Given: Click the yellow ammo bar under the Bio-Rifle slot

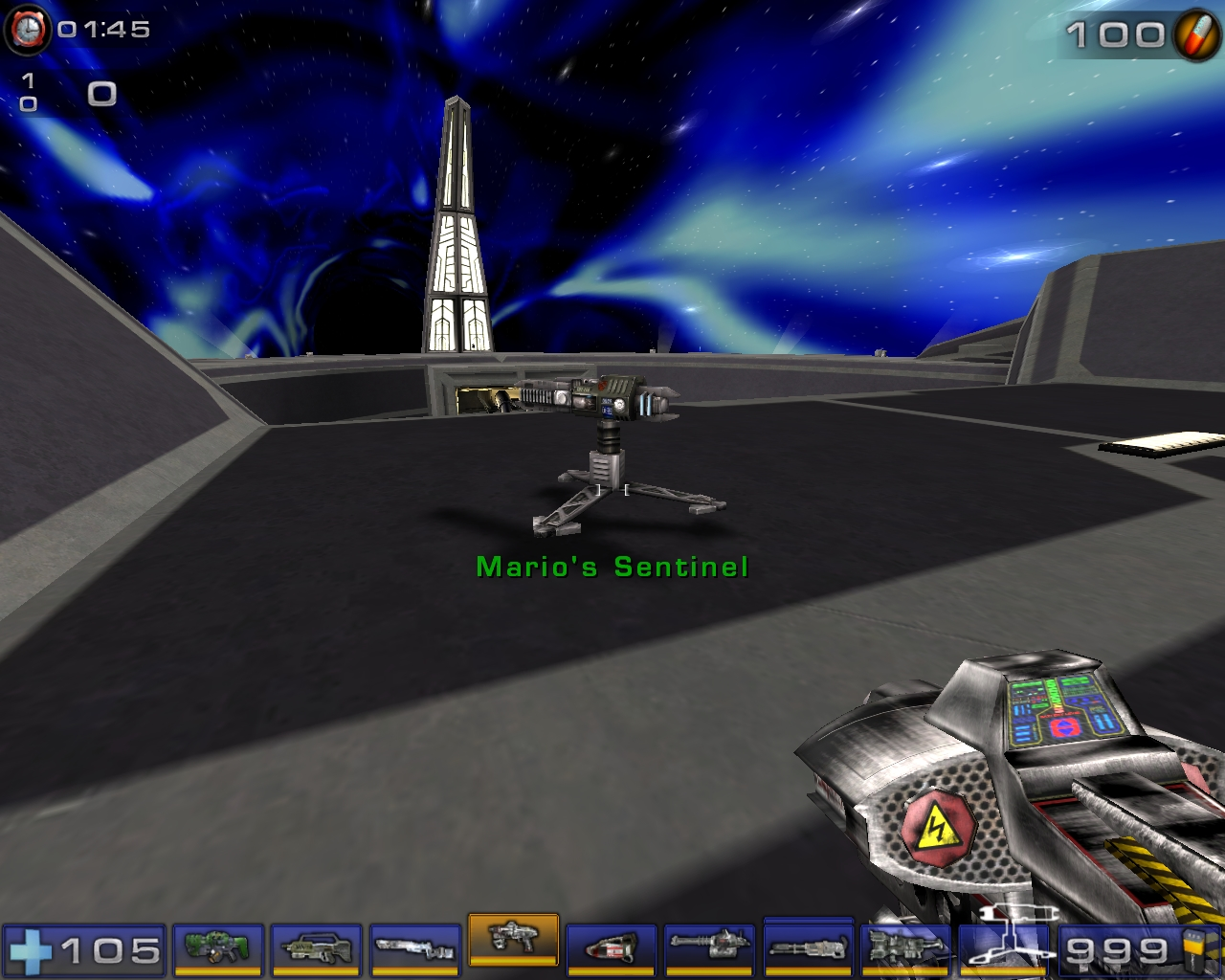Looking at the screenshot, I should (x=215, y=969).
